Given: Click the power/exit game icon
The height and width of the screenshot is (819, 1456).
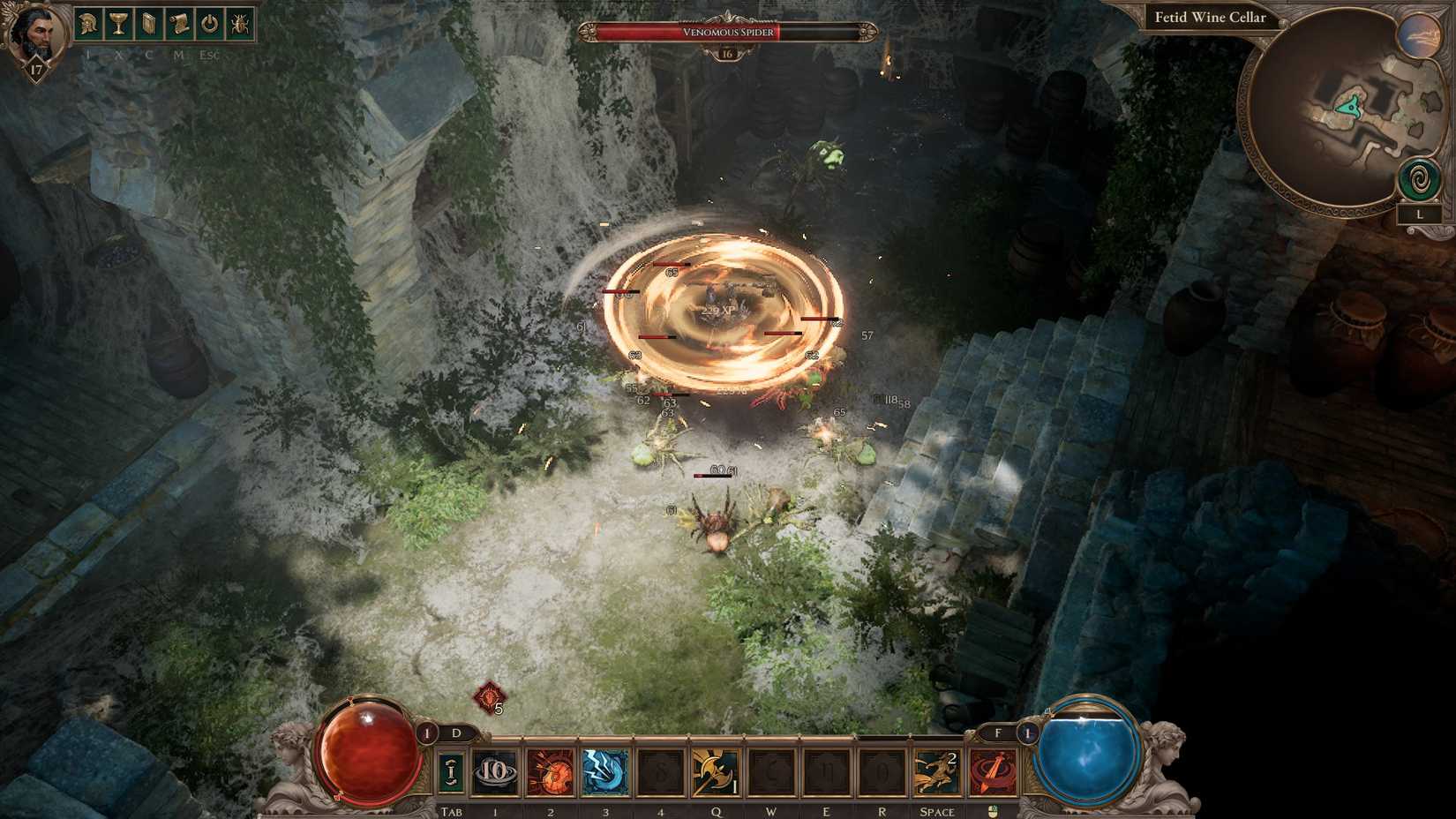Looking at the screenshot, I should [x=207, y=25].
